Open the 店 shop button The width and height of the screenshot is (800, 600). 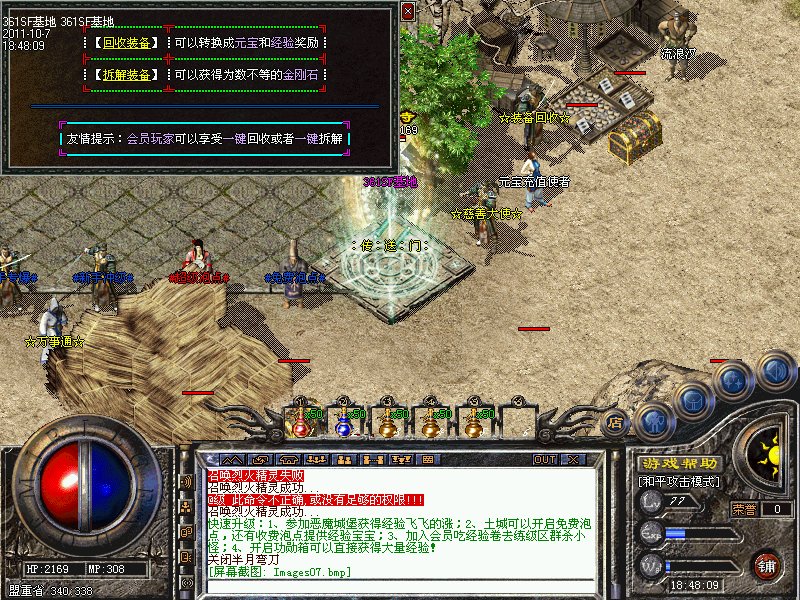[x=616, y=422]
